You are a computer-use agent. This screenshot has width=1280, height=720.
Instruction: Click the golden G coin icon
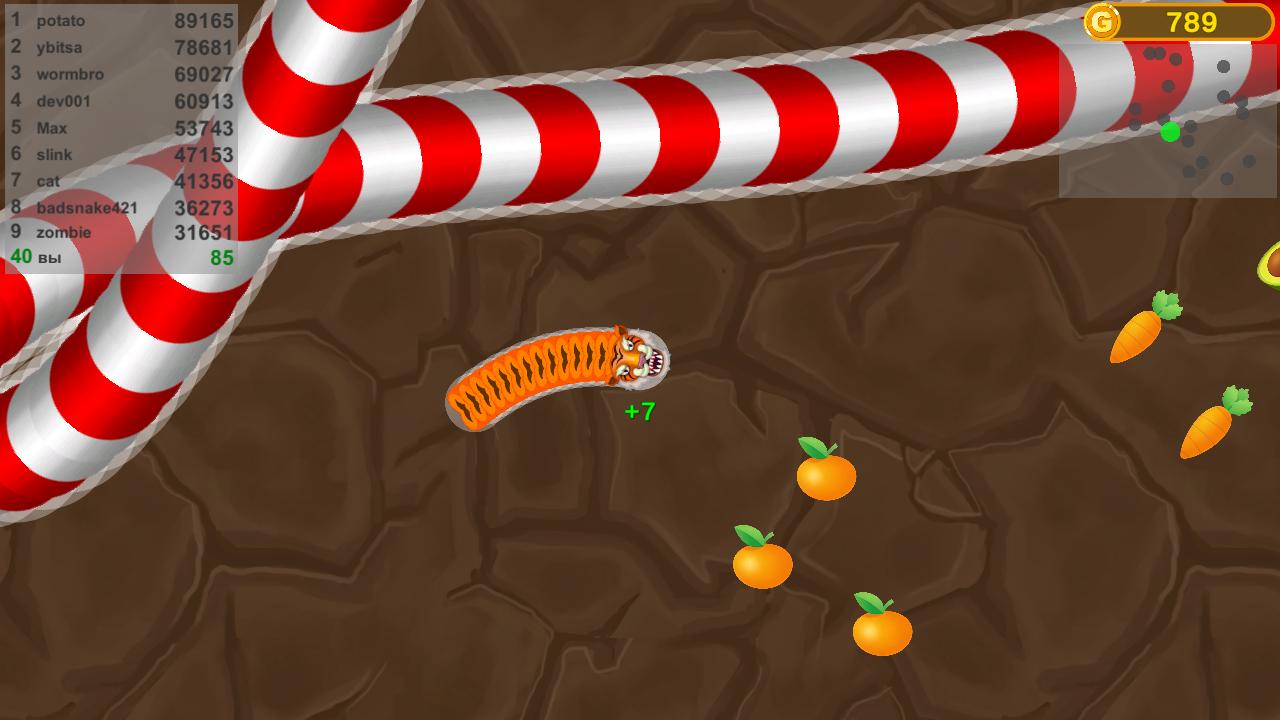coord(1106,20)
